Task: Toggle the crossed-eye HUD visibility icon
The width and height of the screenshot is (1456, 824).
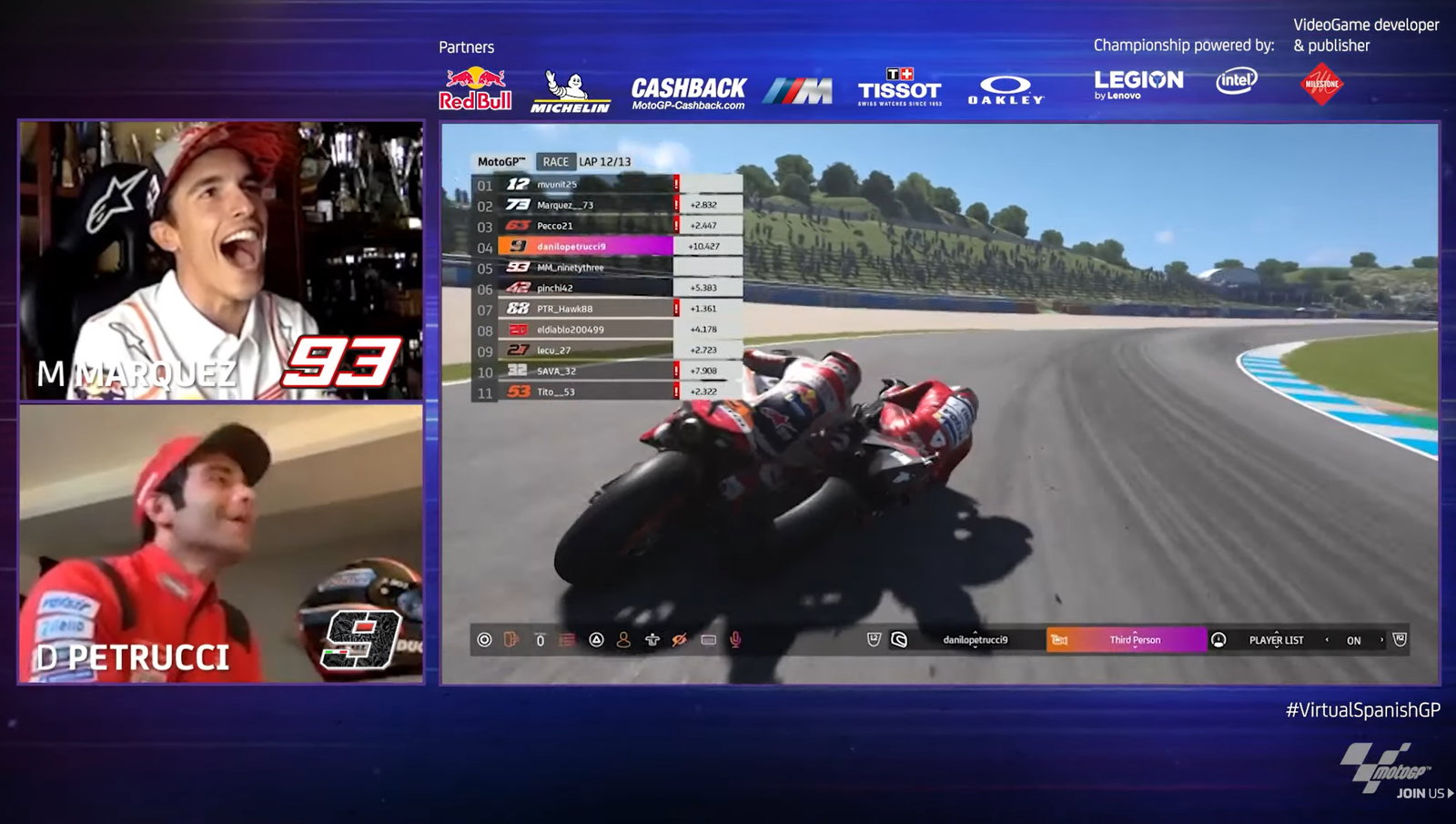Action: click(679, 640)
